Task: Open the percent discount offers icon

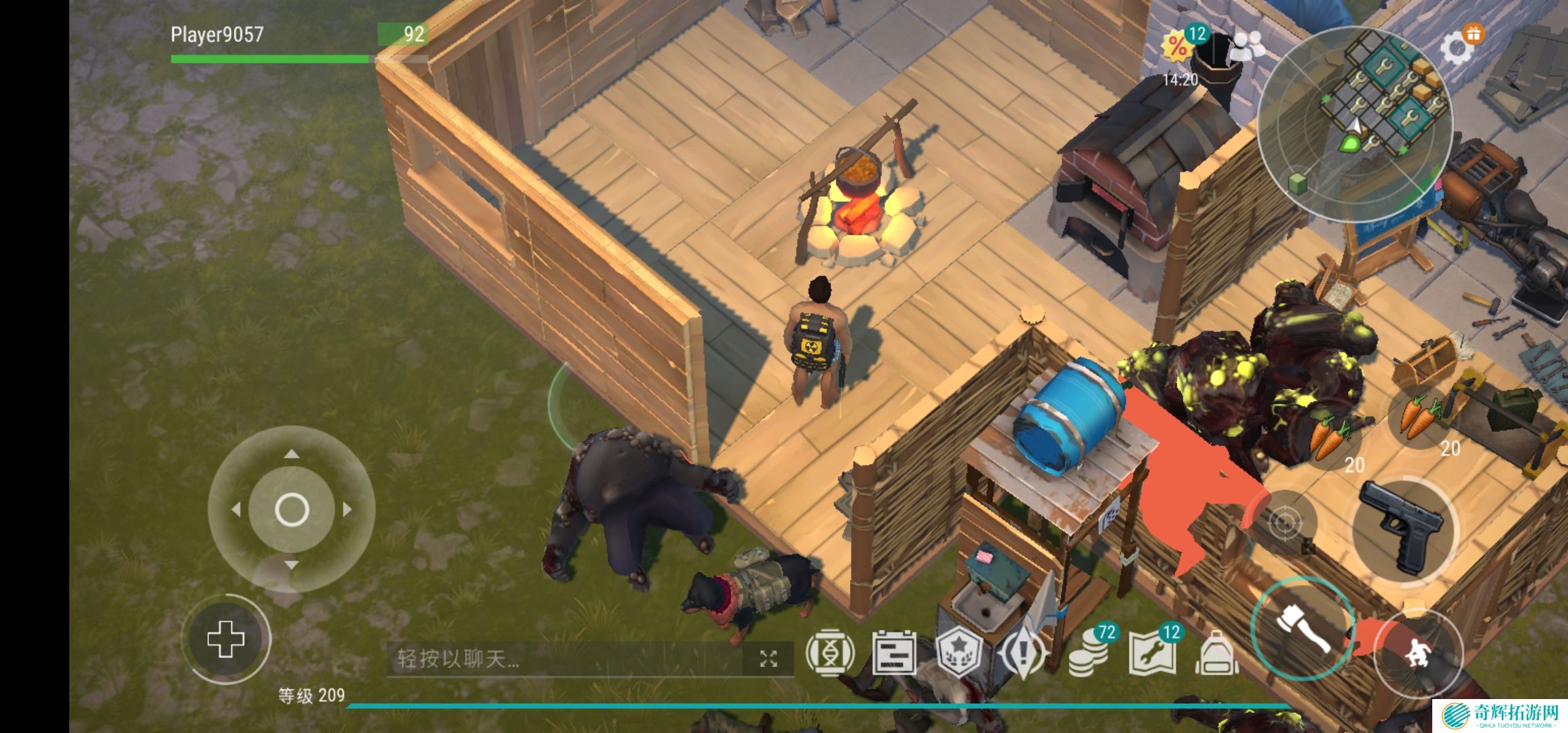Action: coord(1178,46)
